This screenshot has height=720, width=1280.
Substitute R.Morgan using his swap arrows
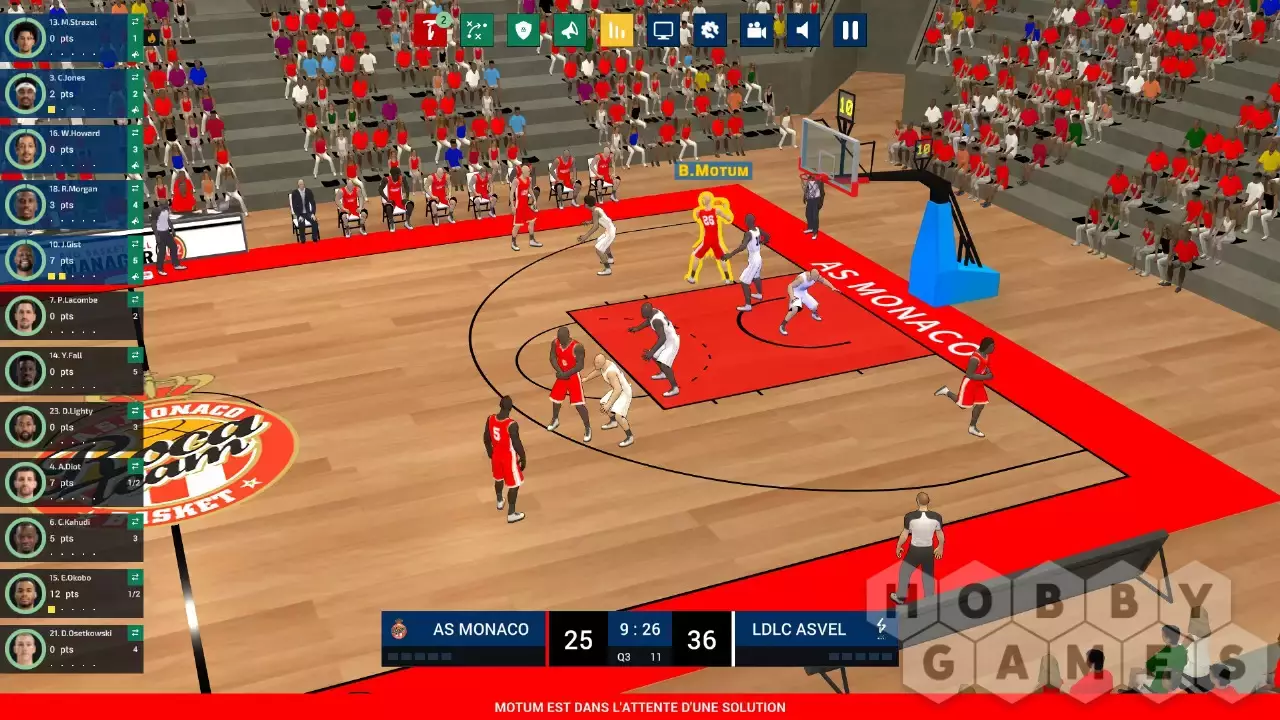(135, 187)
